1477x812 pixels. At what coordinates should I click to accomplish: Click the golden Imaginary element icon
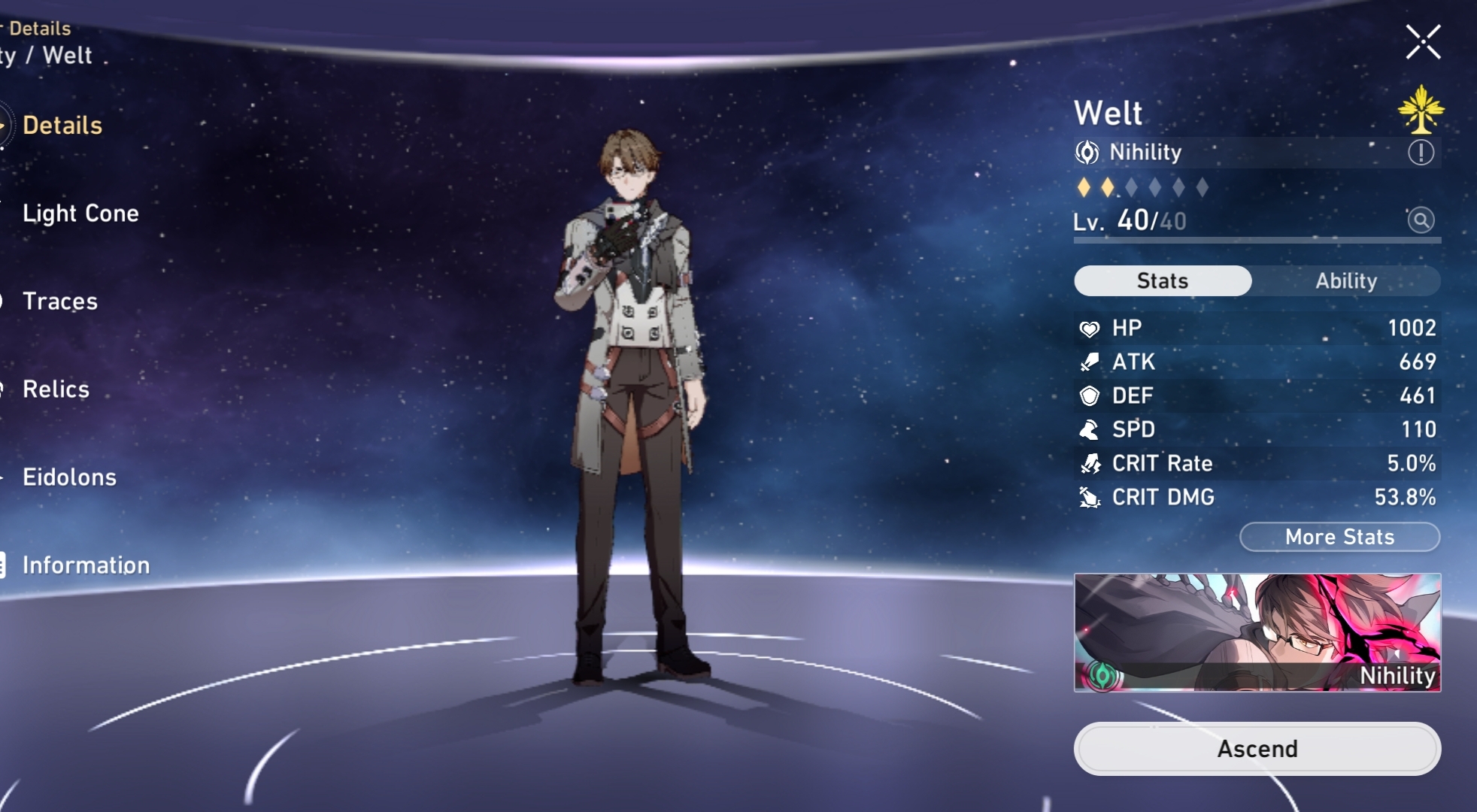(x=1421, y=110)
